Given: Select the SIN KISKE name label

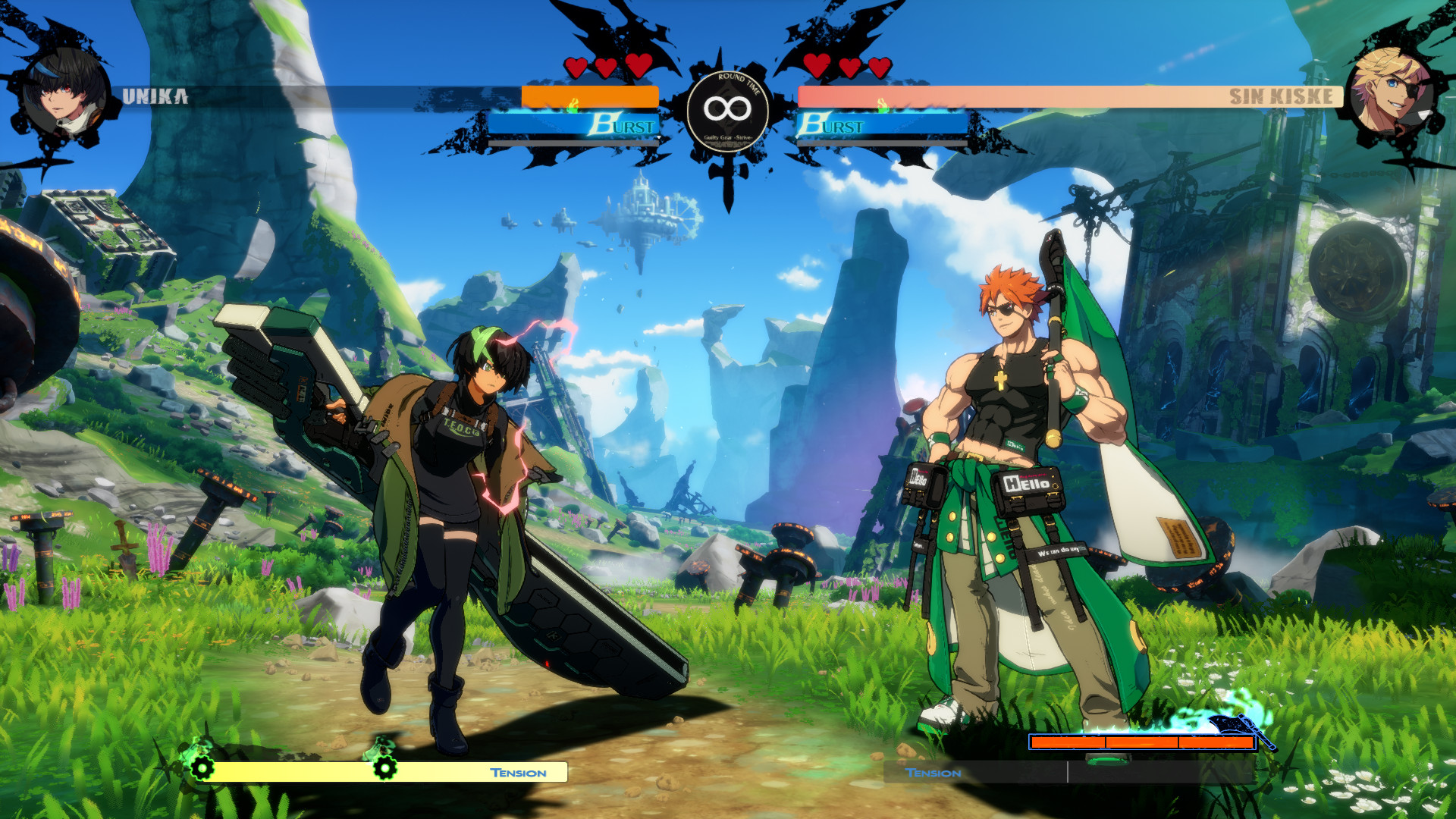Looking at the screenshot, I should point(1283,96).
